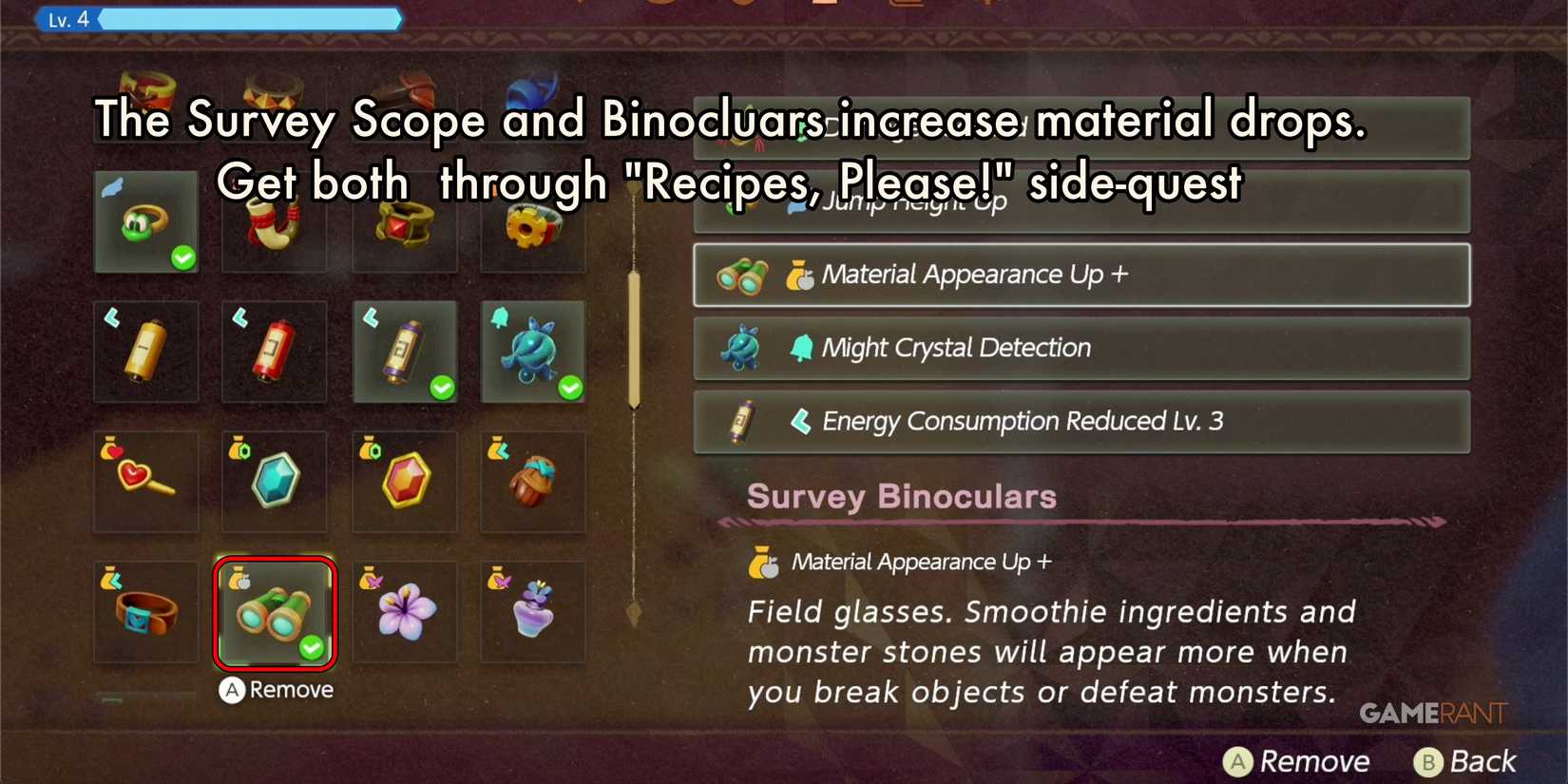The height and width of the screenshot is (784, 1568).
Task: Select the blue fish charm item
Action: click(x=533, y=352)
